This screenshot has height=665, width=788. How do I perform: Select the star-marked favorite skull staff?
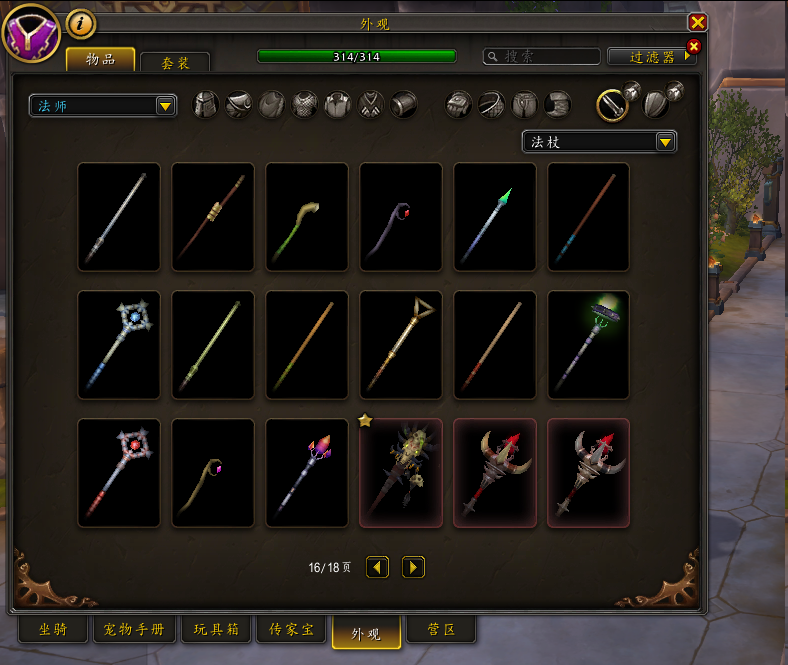click(x=401, y=473)
